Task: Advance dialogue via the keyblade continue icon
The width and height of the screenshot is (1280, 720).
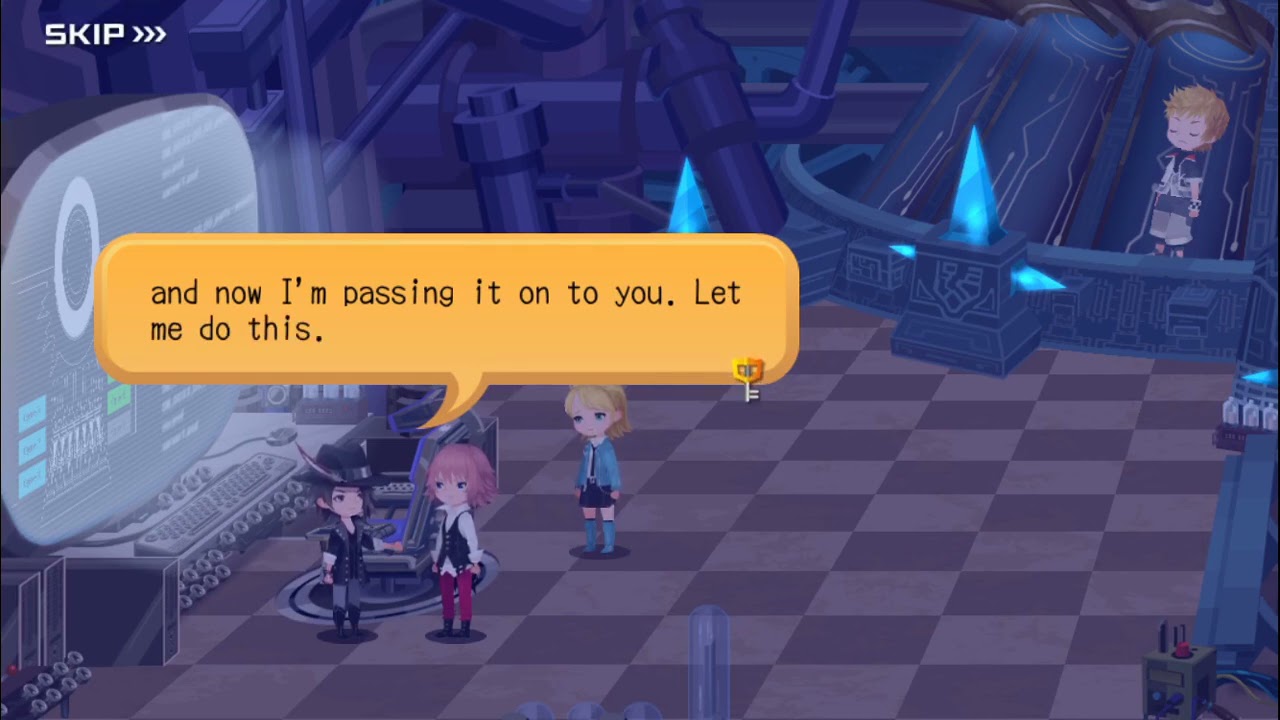Action: point(748,379)
